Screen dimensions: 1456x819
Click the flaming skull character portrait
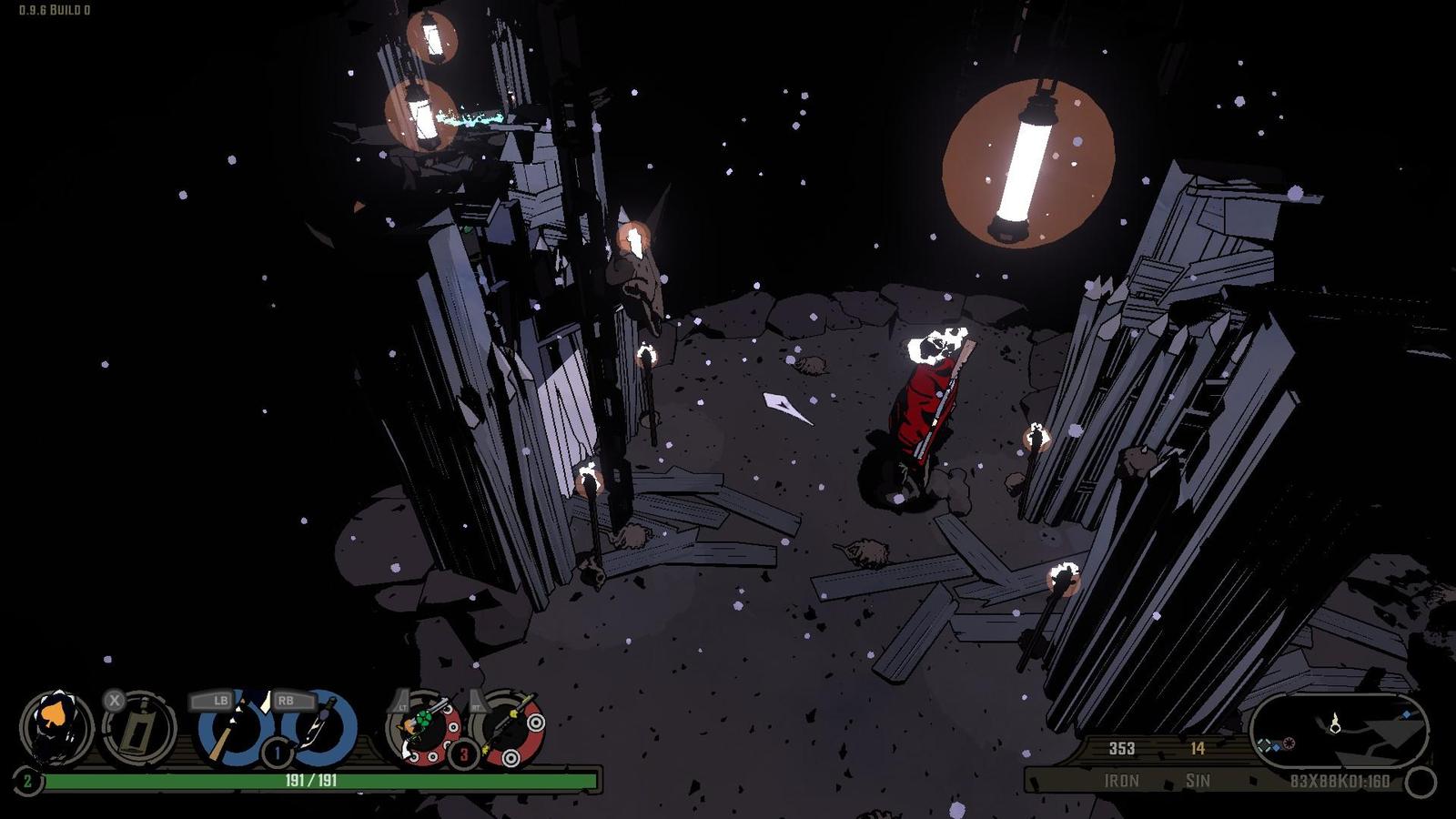click(56, 728)
